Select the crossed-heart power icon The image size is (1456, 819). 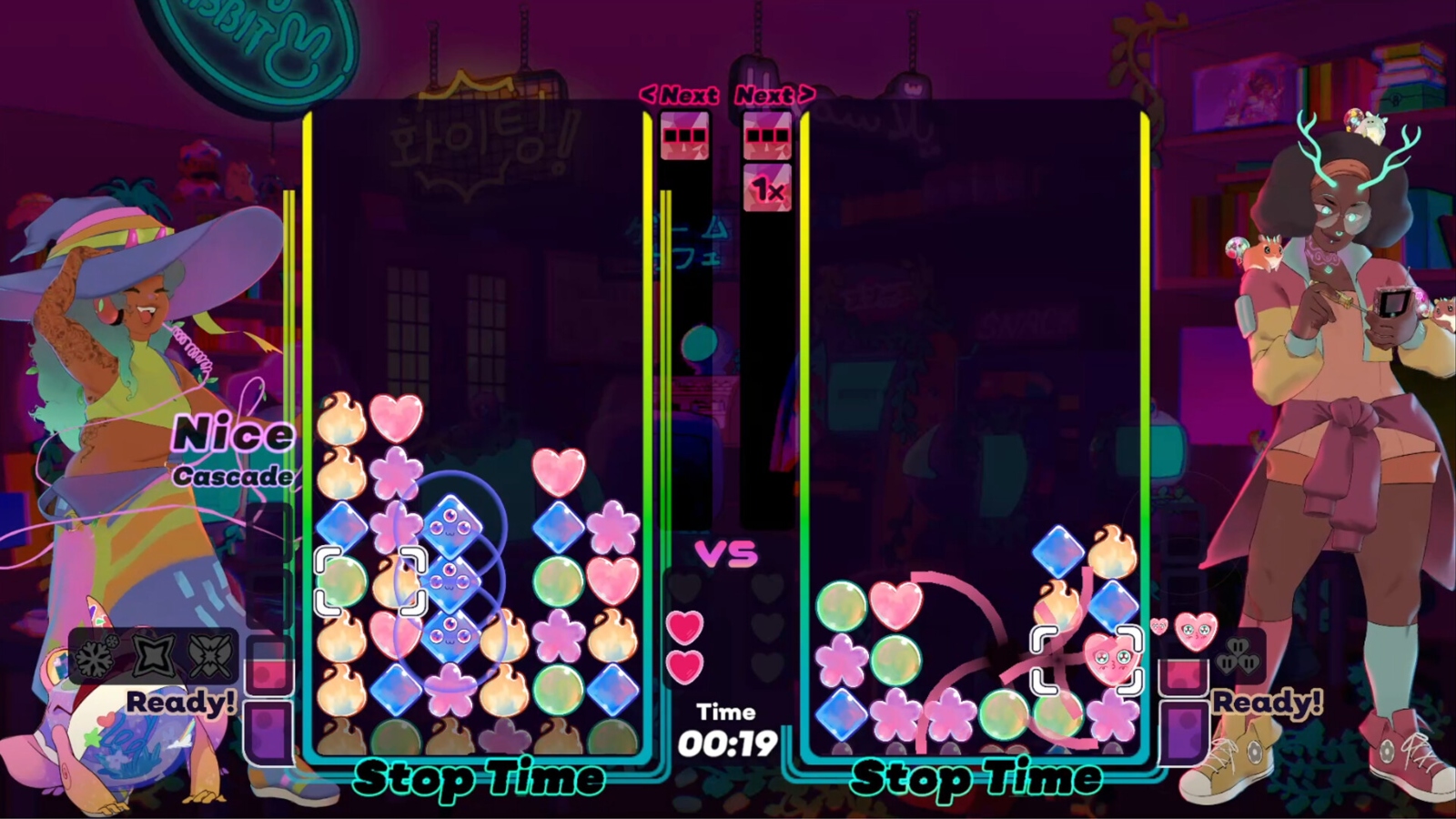click(209, 655)
